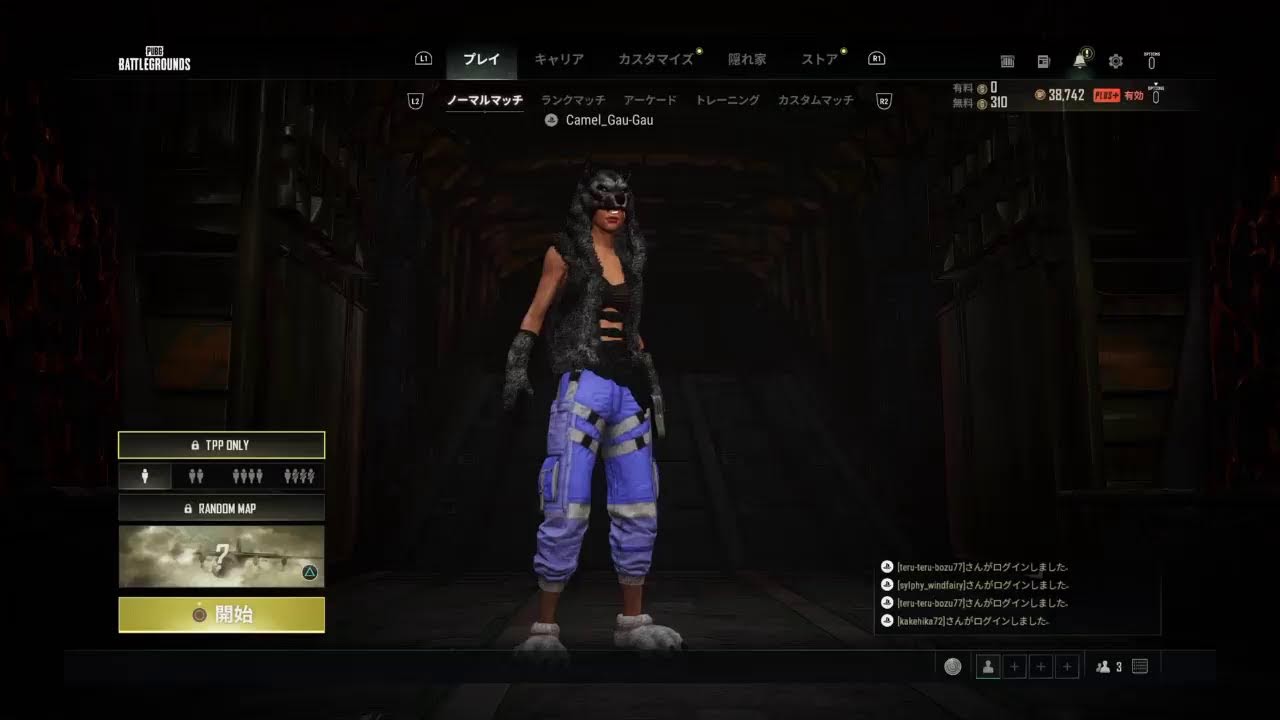Open the news newspaper icon

click(1044, 61)
